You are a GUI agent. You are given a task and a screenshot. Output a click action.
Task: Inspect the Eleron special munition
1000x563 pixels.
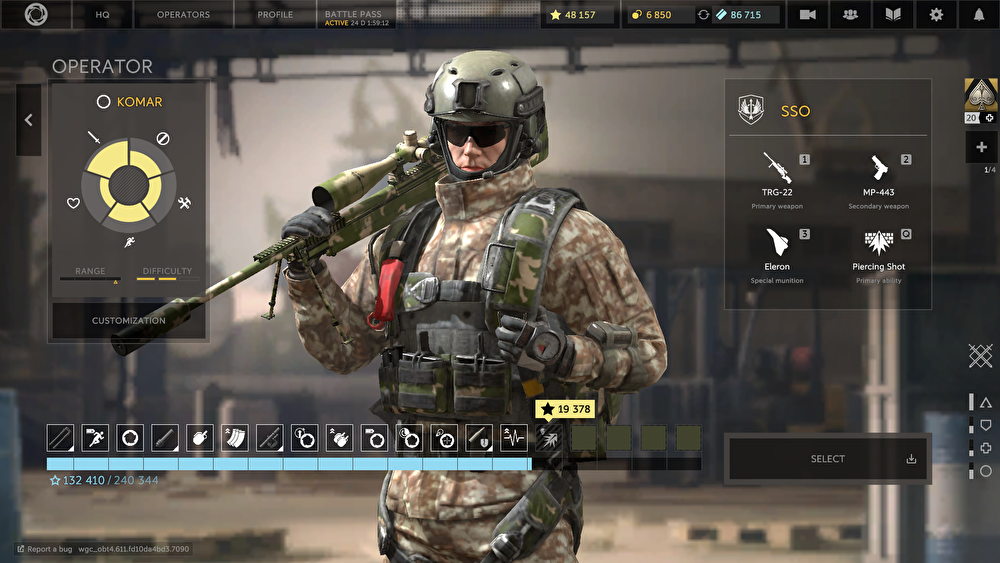point(777,250)
